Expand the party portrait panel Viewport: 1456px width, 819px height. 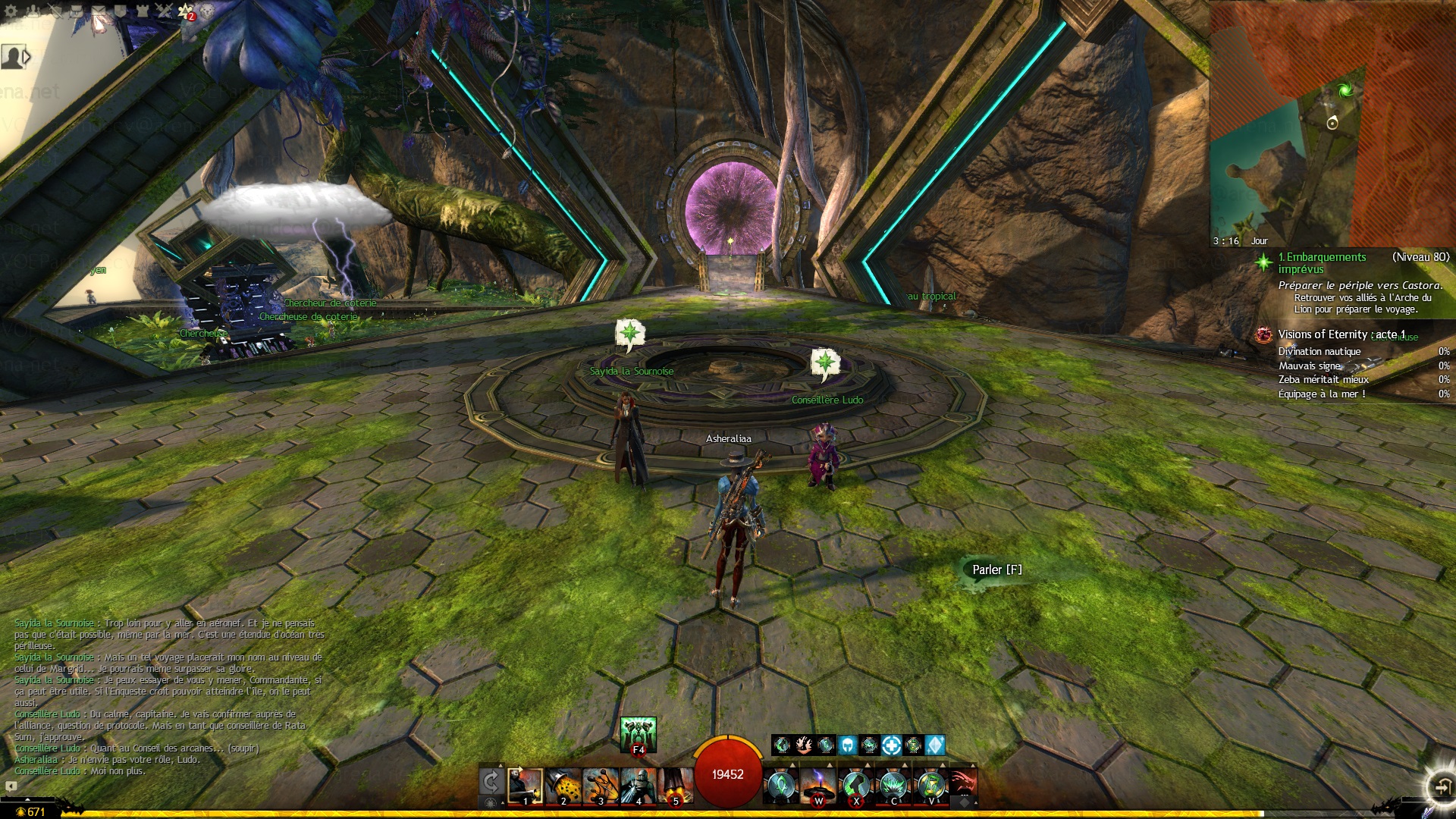click(x=15, y=57)
